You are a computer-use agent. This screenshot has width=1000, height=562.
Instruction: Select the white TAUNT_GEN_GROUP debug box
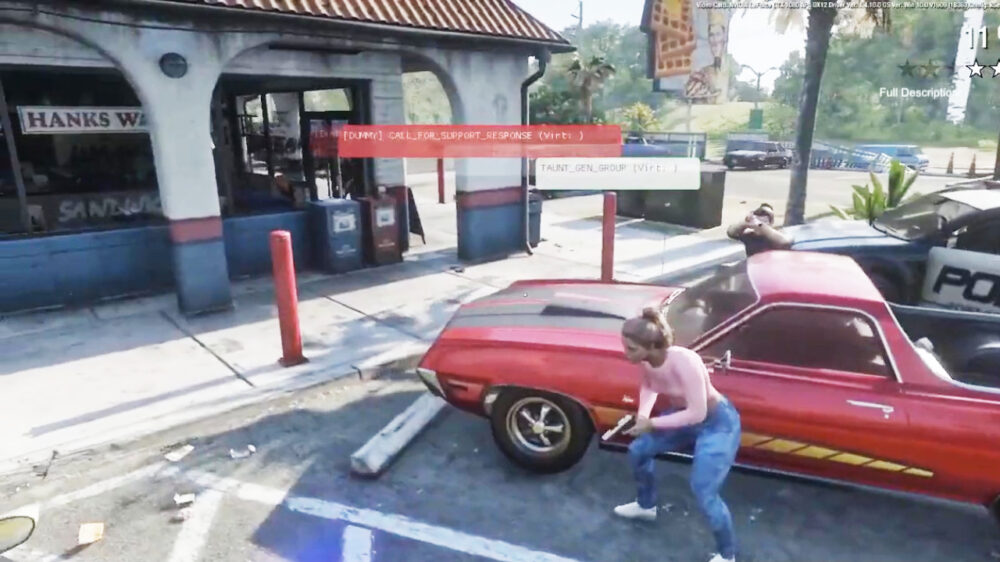click(x=617, y=172)
